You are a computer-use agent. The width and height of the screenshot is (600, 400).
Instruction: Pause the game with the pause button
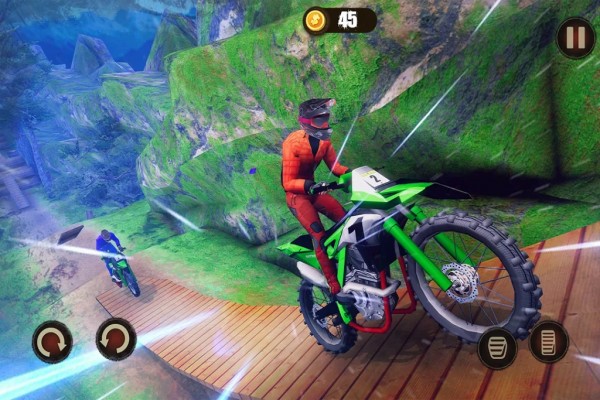point(576,37)
